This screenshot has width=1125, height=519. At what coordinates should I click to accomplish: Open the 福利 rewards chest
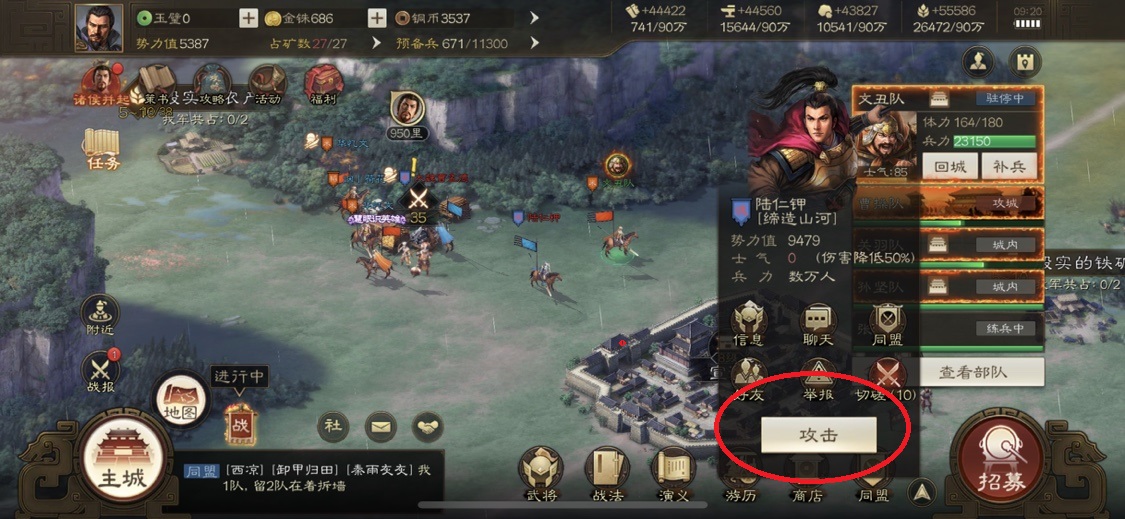coord(324,83)
